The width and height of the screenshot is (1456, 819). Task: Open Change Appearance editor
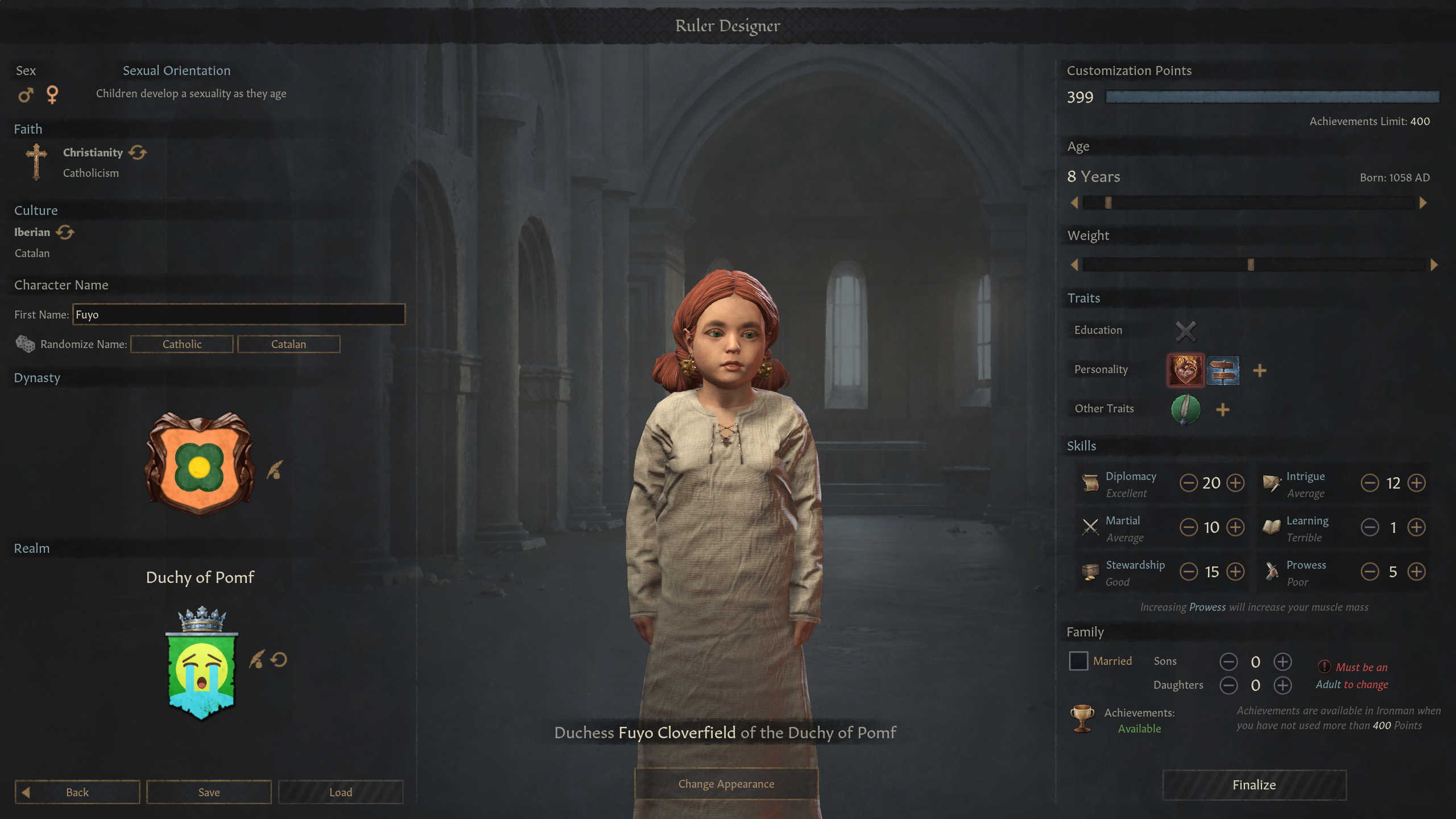pos(726,784)
